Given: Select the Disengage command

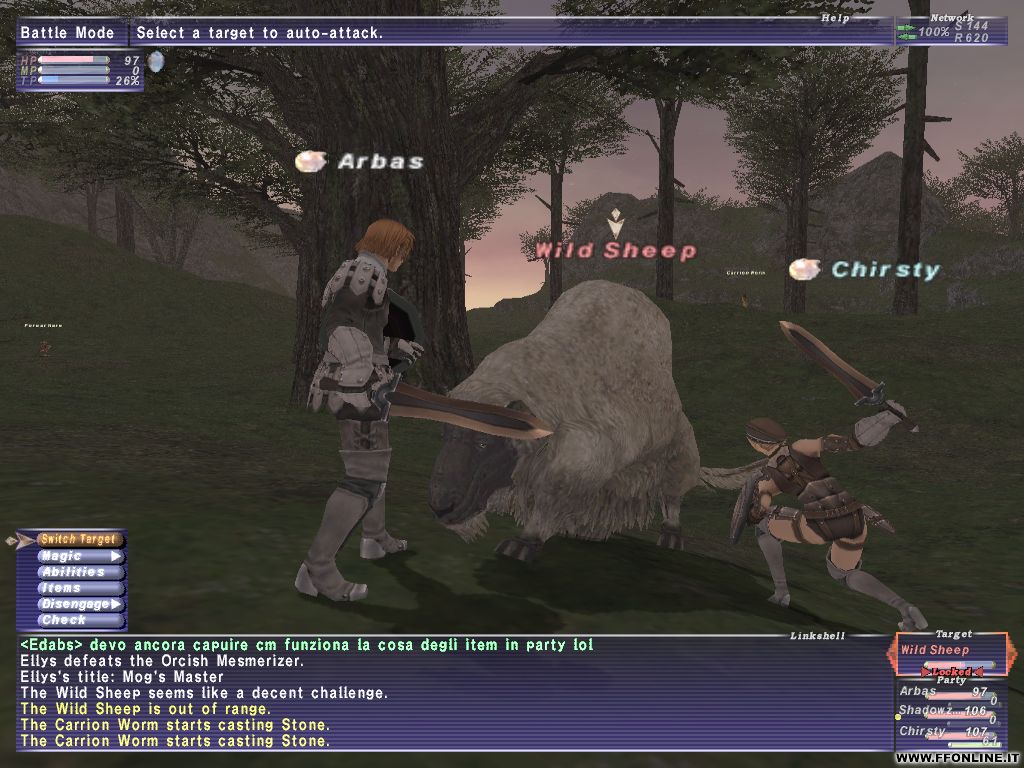Looking at the screenshot, I should (x=80, y=604).
